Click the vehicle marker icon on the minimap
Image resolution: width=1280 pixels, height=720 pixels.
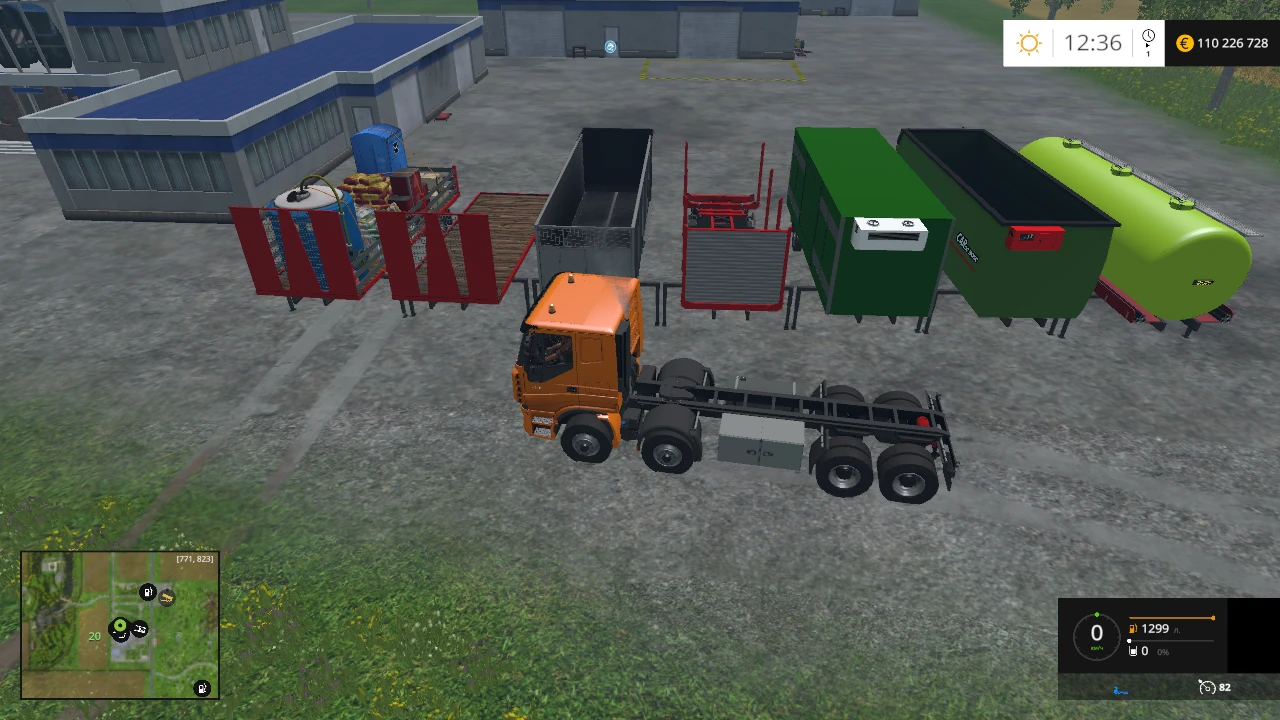tap(139, 629)
